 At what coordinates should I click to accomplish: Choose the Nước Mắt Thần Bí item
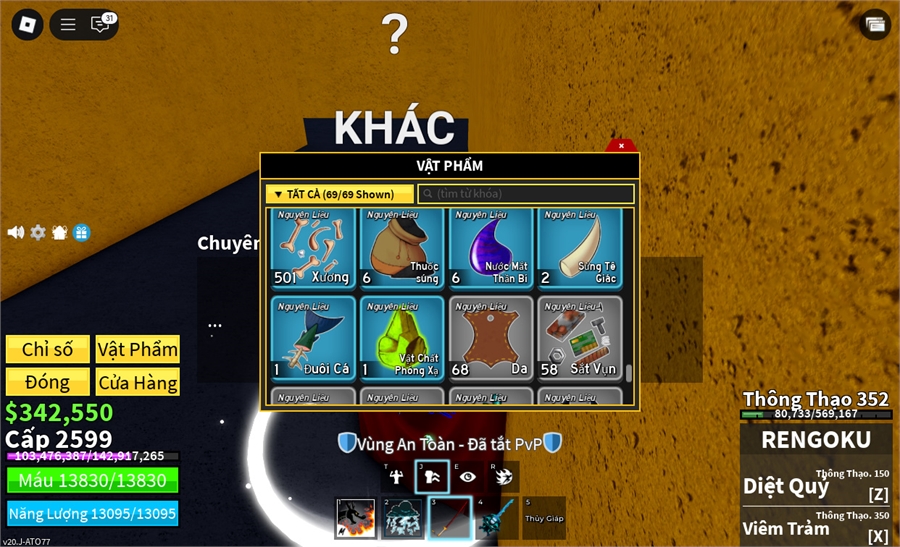pyautogui.click(x=491, y=248)
